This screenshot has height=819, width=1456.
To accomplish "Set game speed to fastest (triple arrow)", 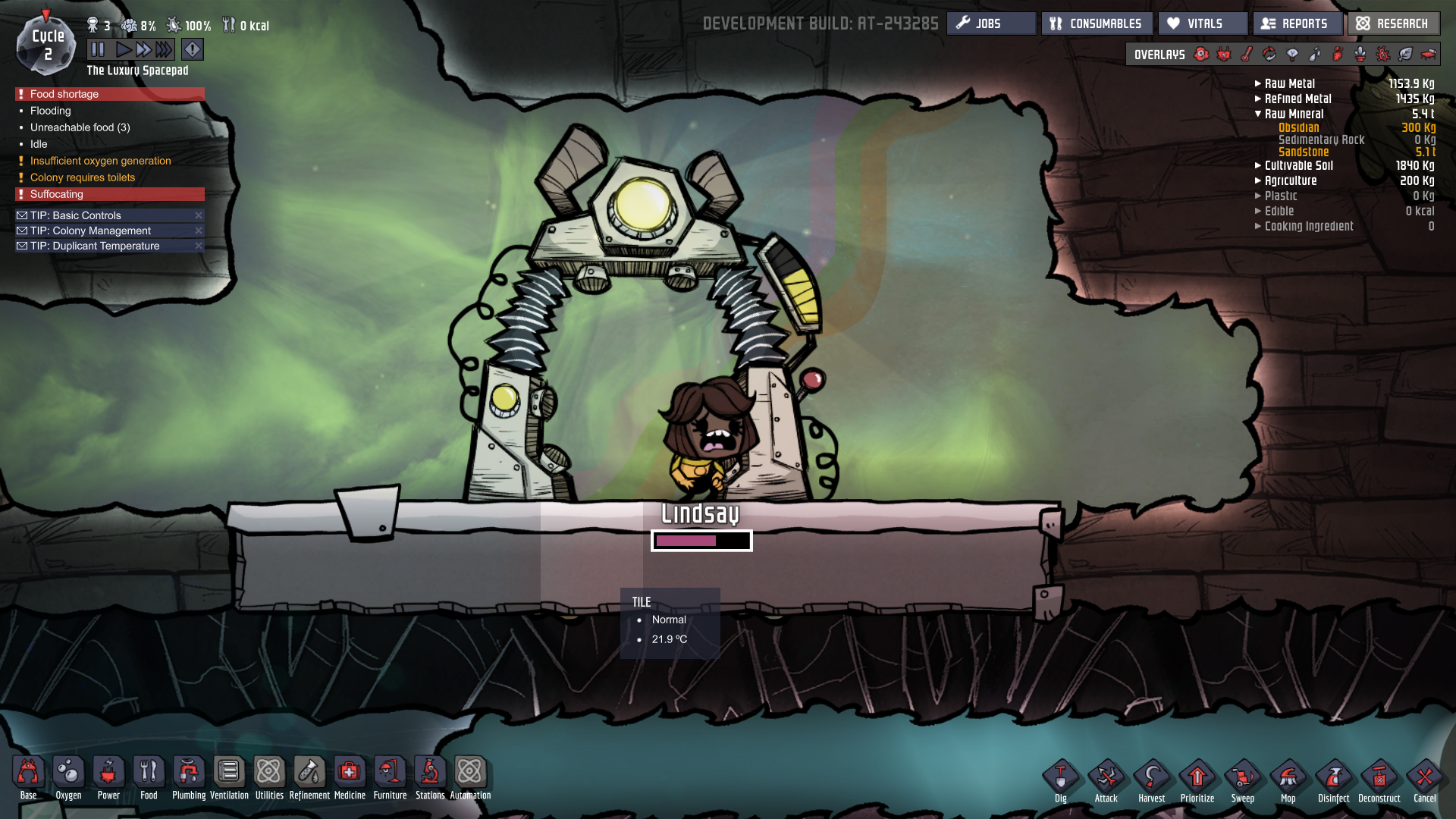I will pos(165,50).
